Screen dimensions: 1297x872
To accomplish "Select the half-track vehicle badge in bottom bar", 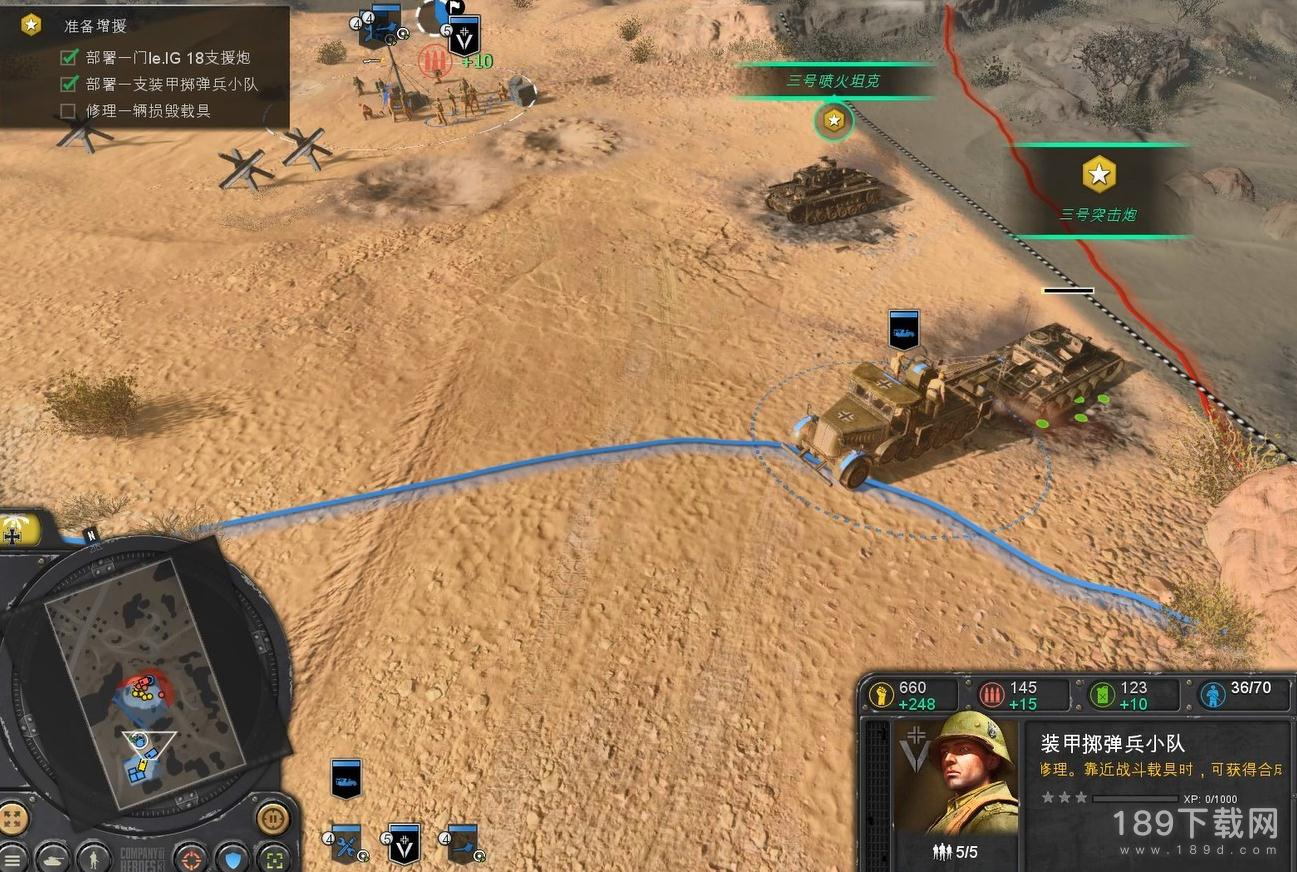I will (x=346, y=778).
